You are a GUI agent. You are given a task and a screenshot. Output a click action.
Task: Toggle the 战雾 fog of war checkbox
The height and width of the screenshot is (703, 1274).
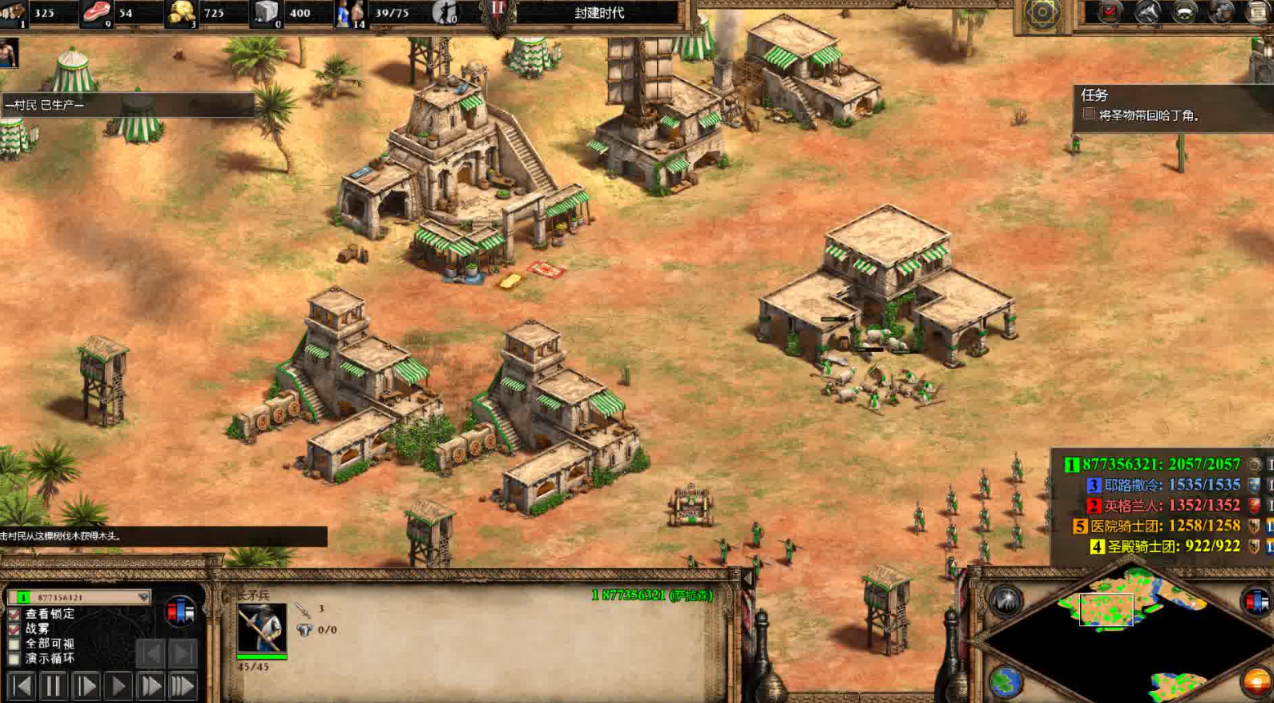[14, 629]
